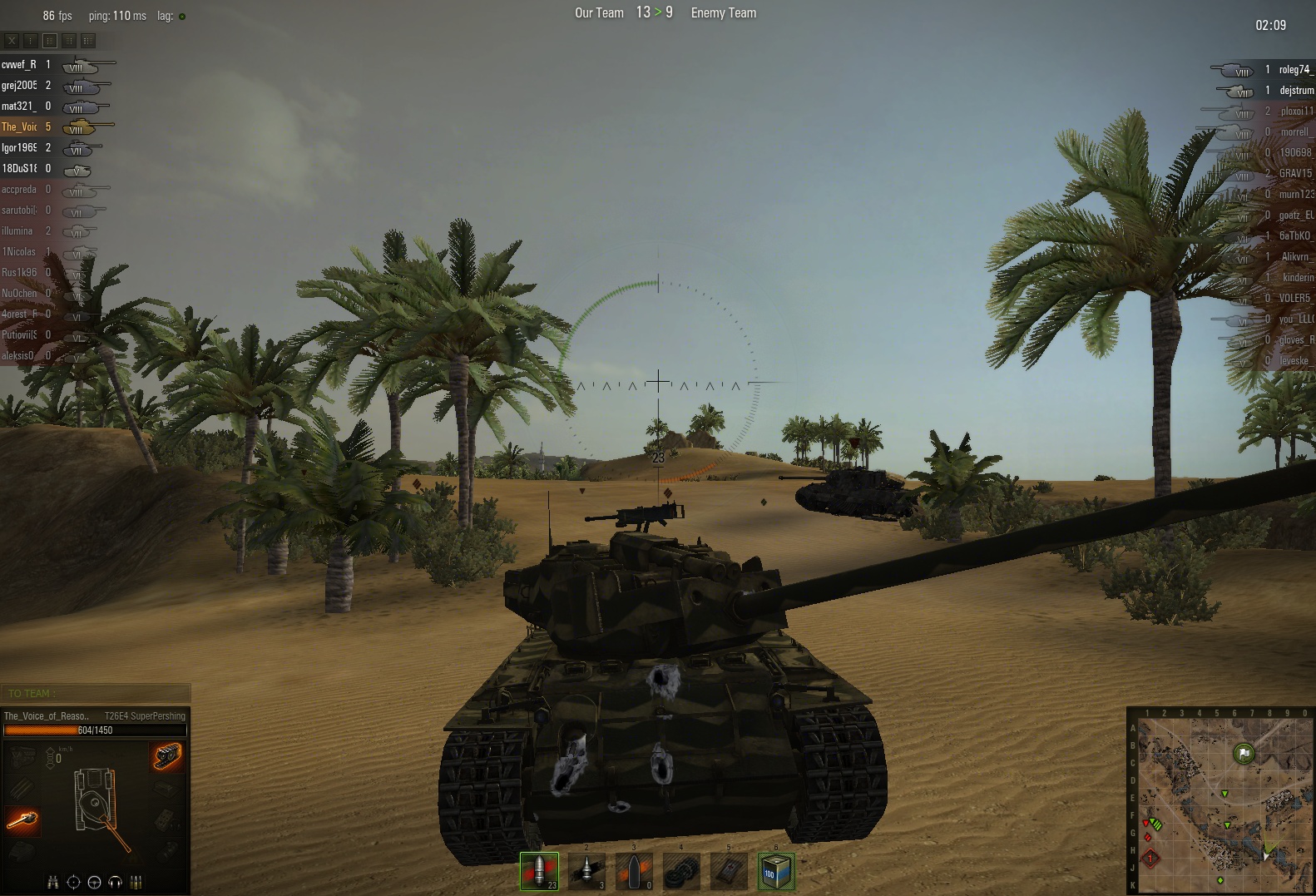Switch the player panel to the widest three-column layout
Screen dimensions: 1316x896
tap(88, 40)
